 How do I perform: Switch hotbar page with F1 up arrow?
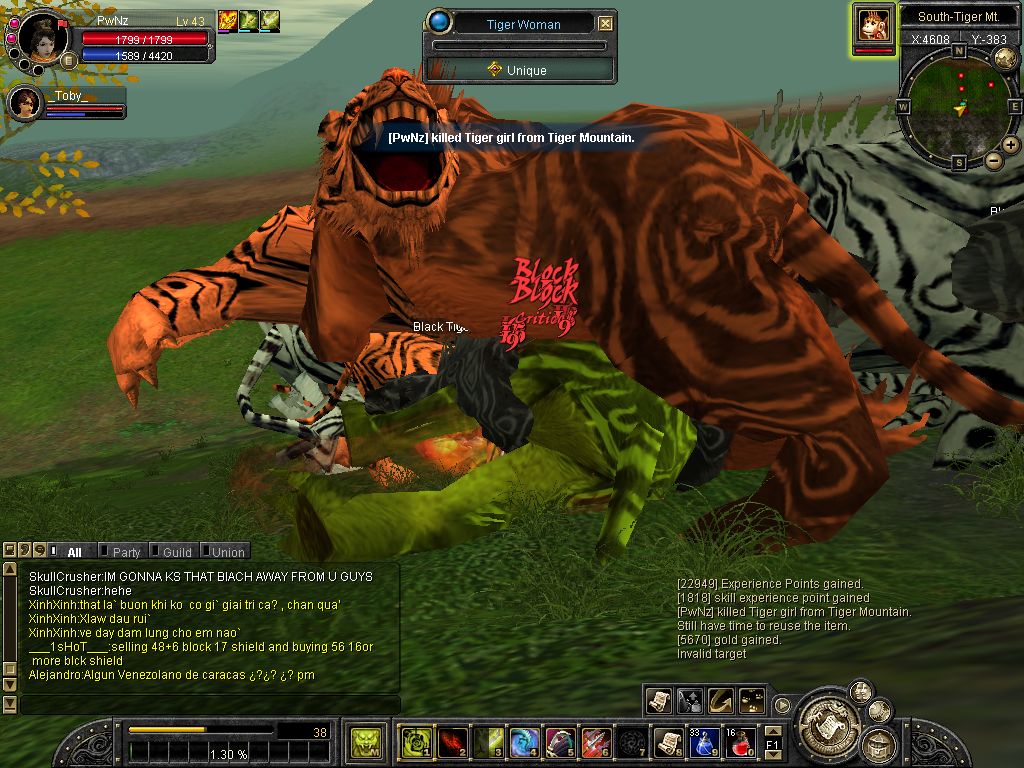772,733
